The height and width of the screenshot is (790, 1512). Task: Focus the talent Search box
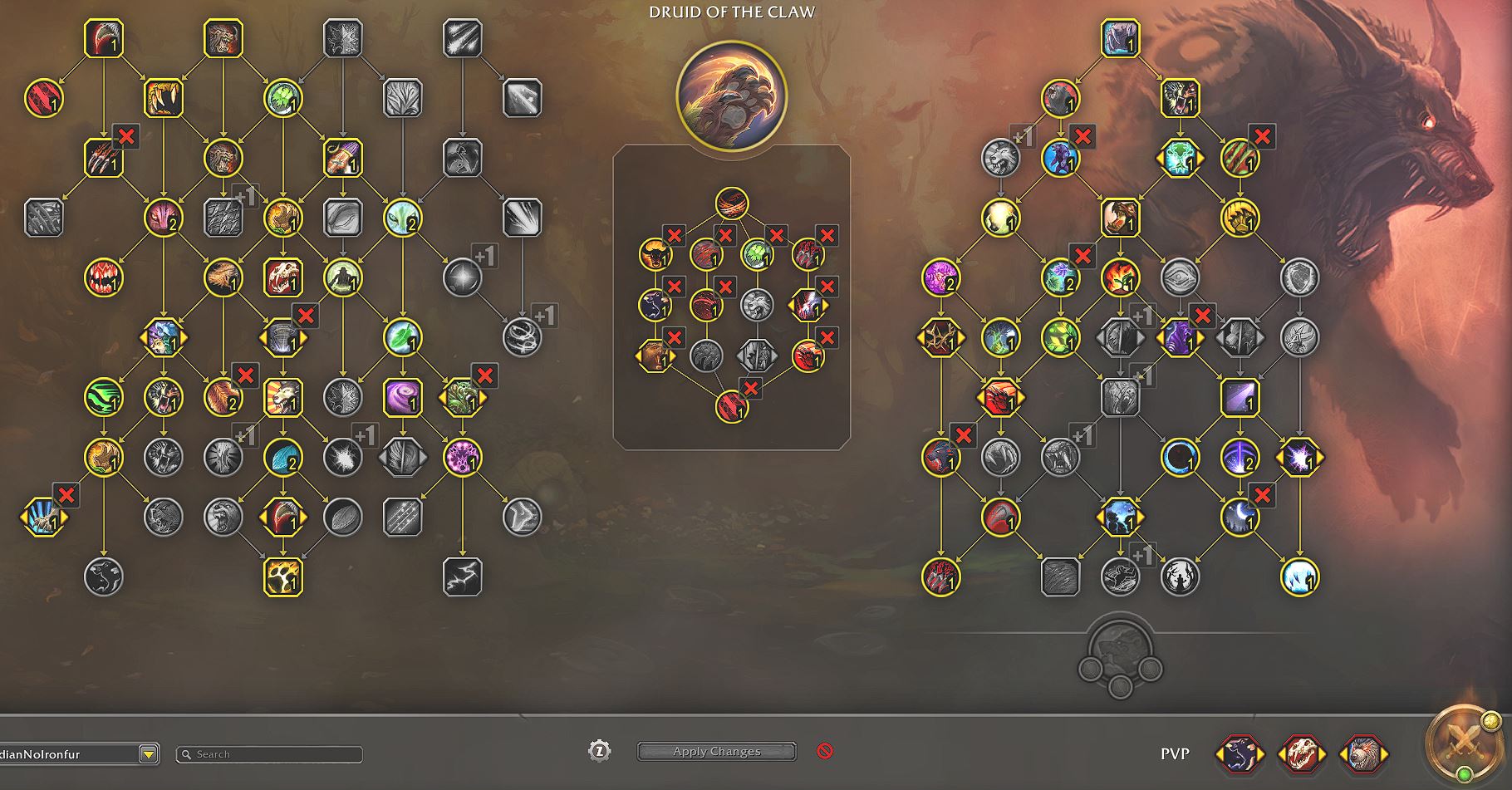click(x=270, y=754)
